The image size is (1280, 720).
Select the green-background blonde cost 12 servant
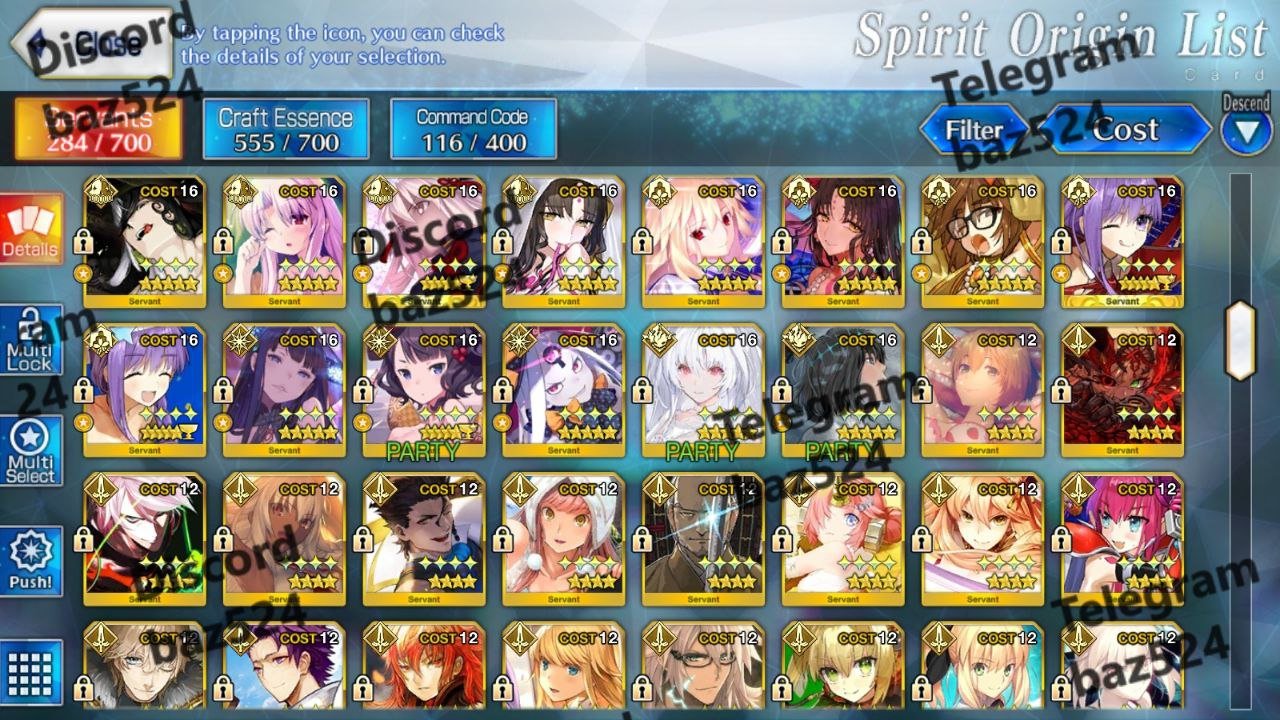tap(843, 668)
